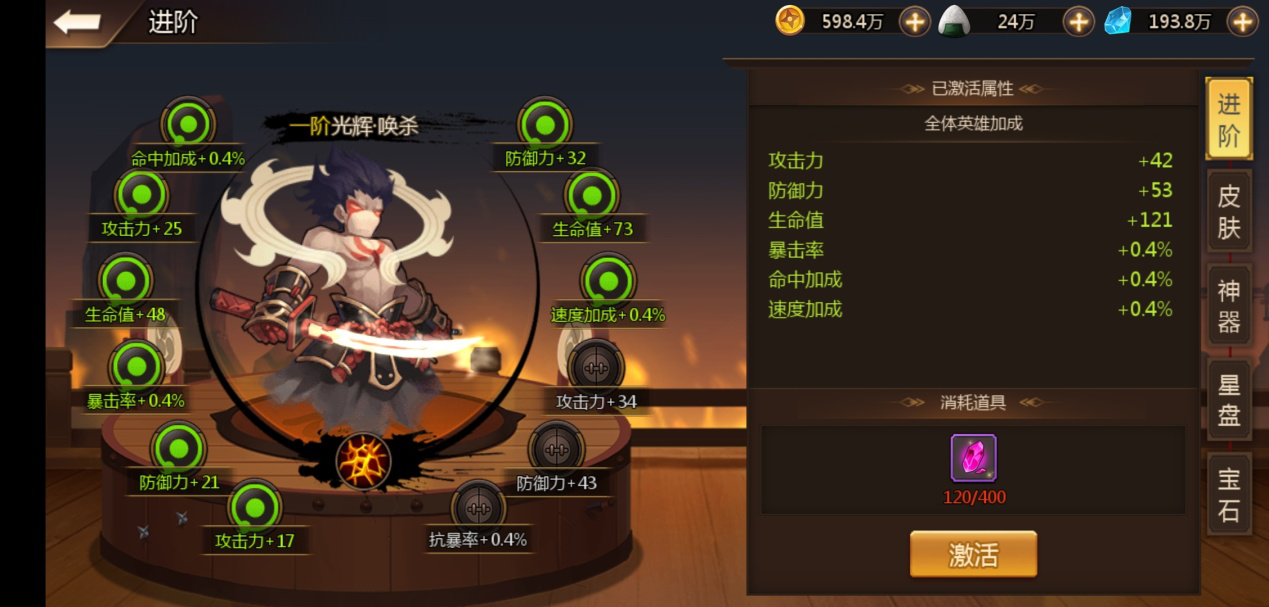Add more gold coins with plus button
1269x607 pixels.
pos(914,21)
